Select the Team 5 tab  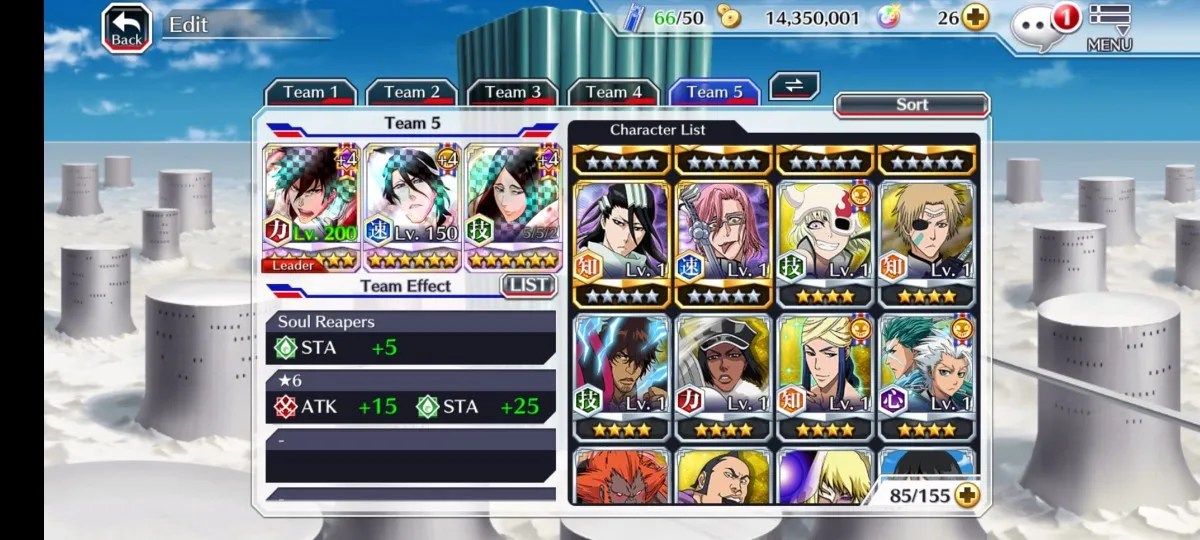click(714, 92)
